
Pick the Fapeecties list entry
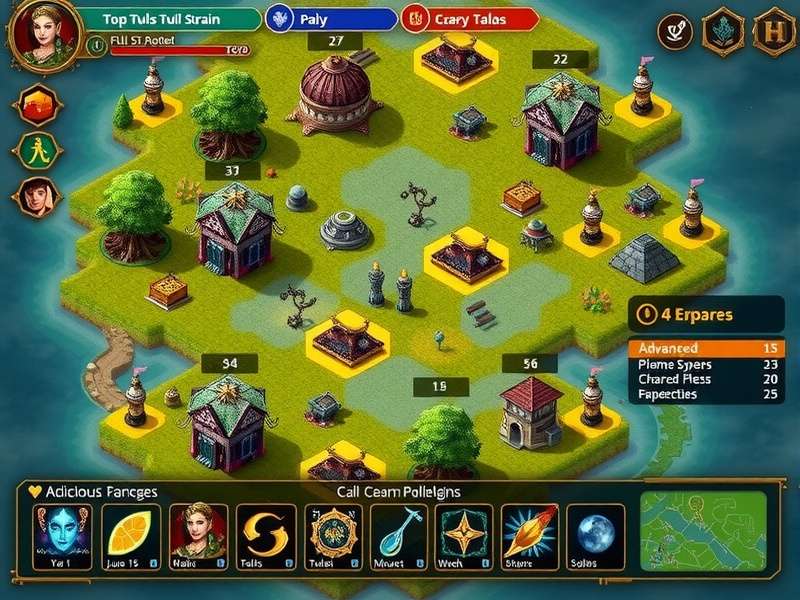[706, 394]
